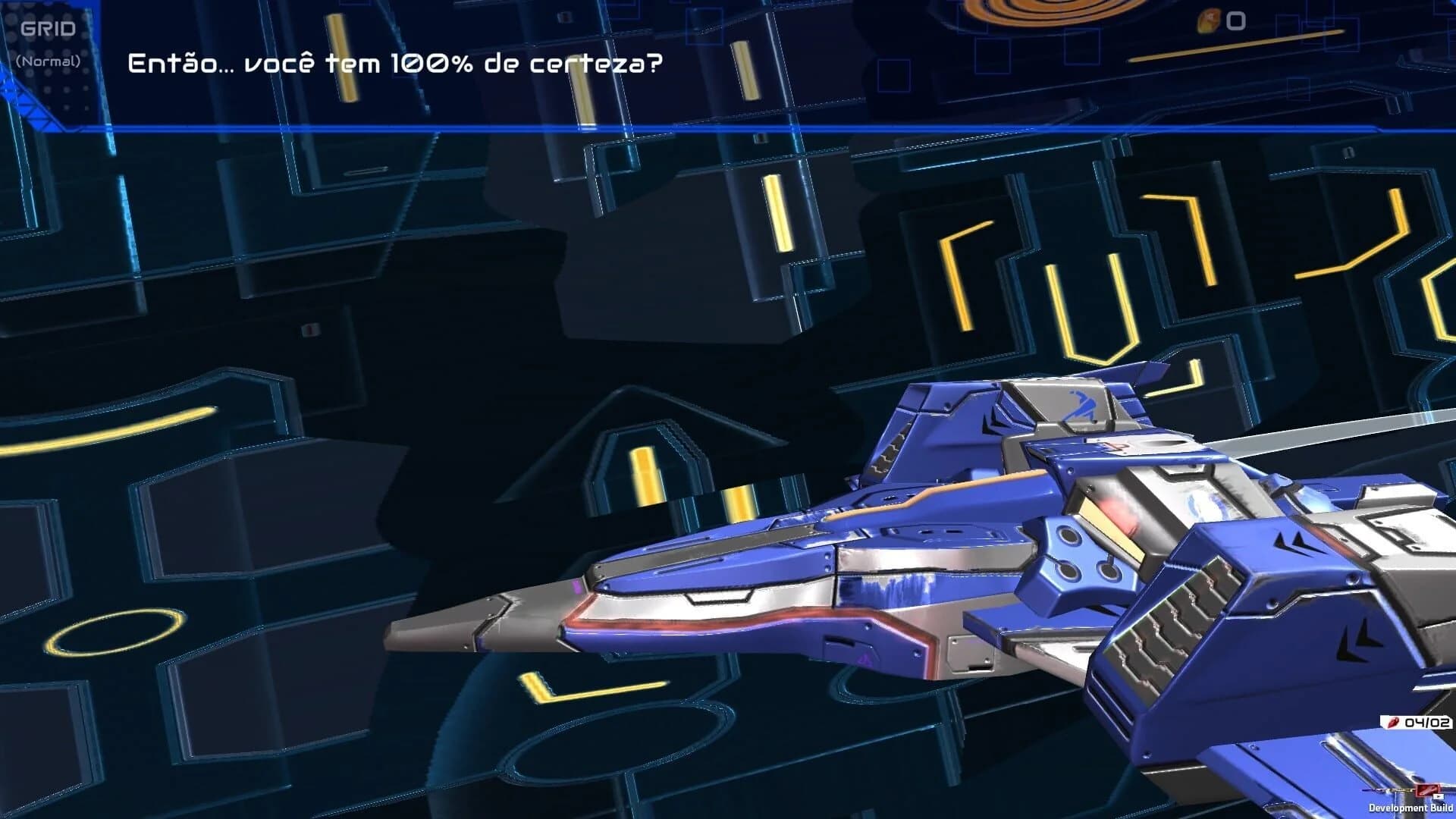Click the Development Build label
This screenshot has height=819, width=1456.
[x=1409, y=806]
